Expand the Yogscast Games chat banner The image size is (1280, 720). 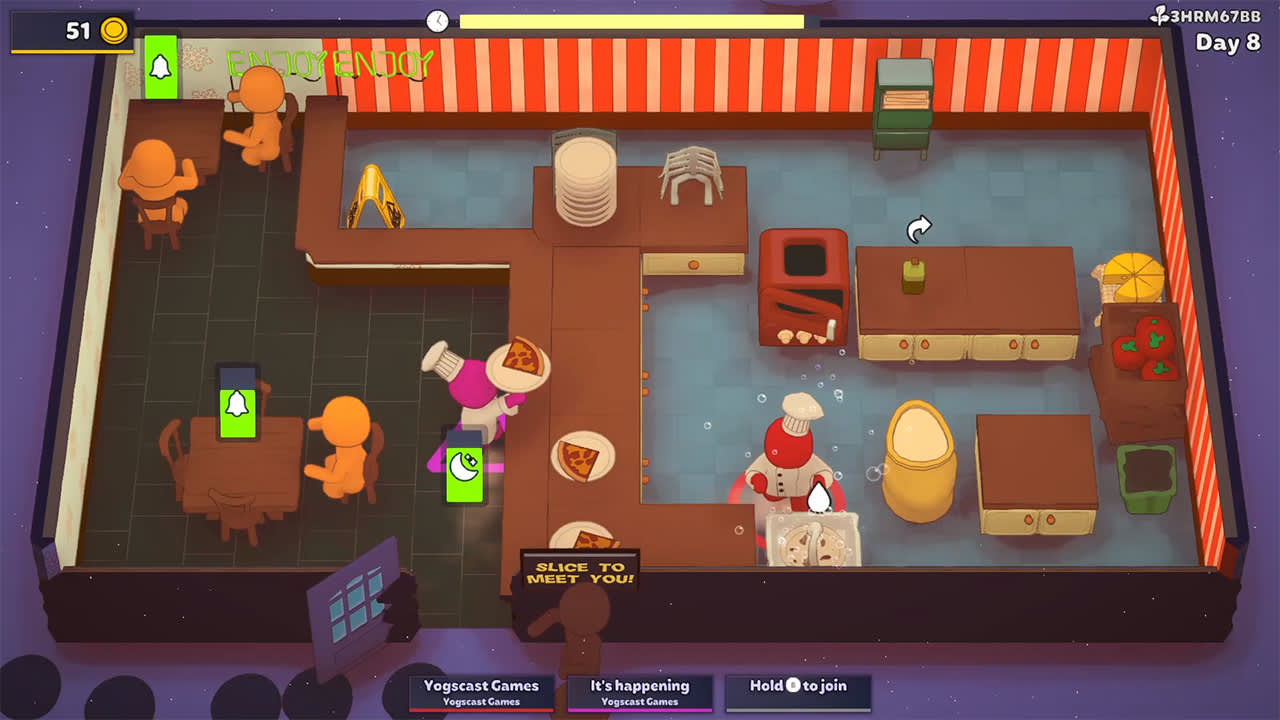click(482, 689)
